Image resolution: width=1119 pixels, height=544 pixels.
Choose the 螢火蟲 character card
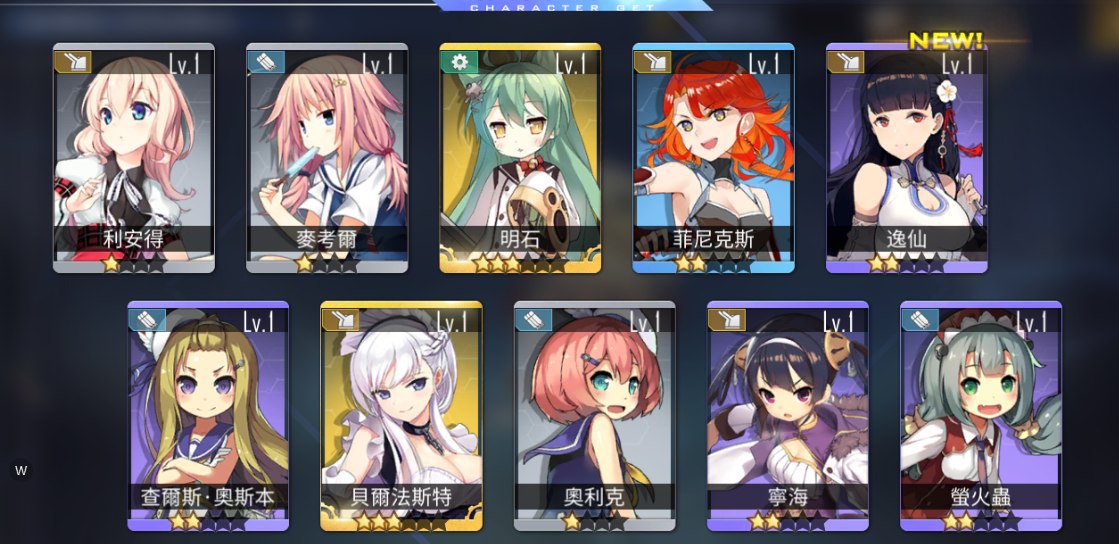coord(980,415)
